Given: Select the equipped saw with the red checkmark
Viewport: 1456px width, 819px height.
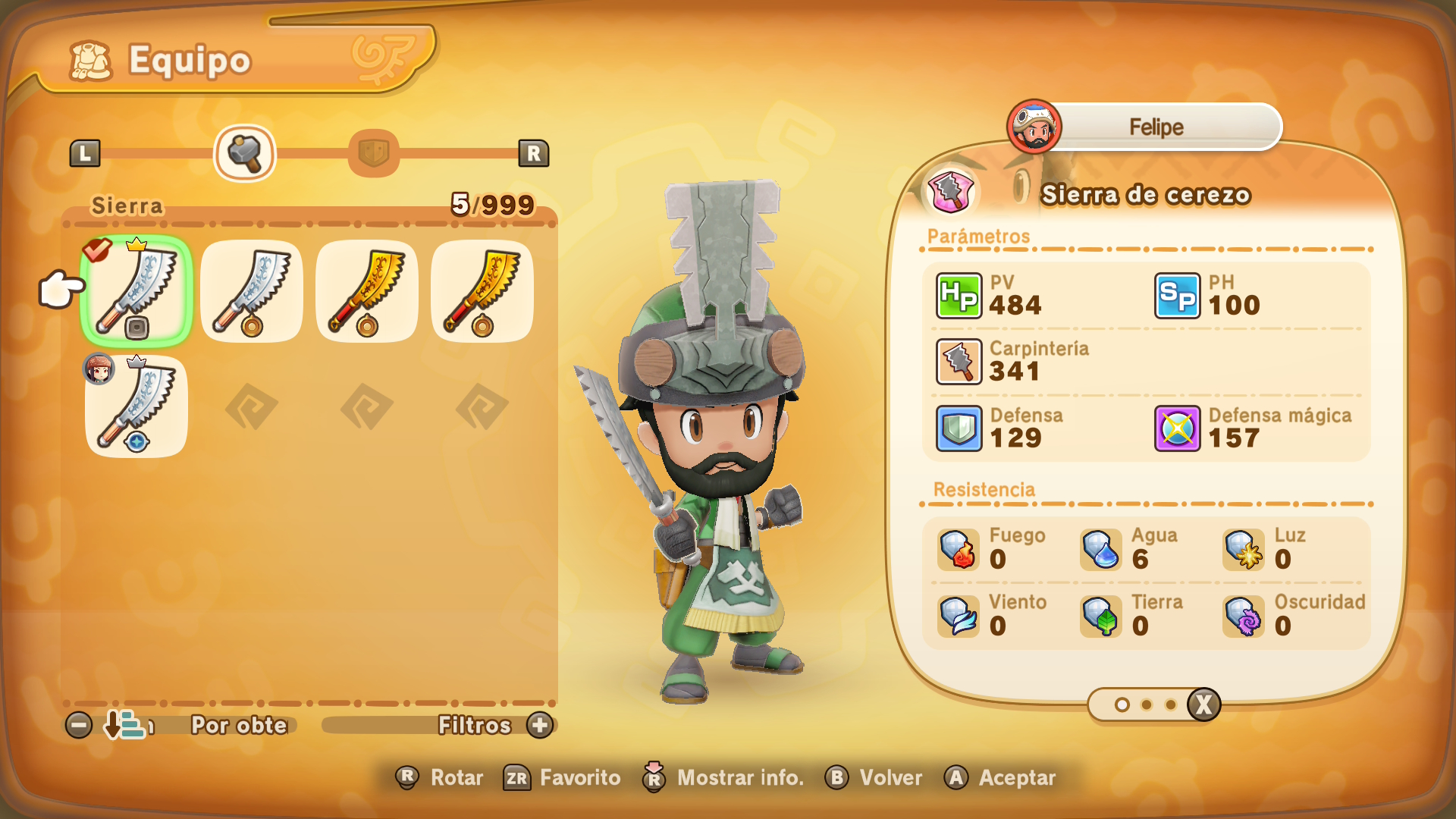Looking at the screenshot, I should pyautogui.click(x=136, y=290).
